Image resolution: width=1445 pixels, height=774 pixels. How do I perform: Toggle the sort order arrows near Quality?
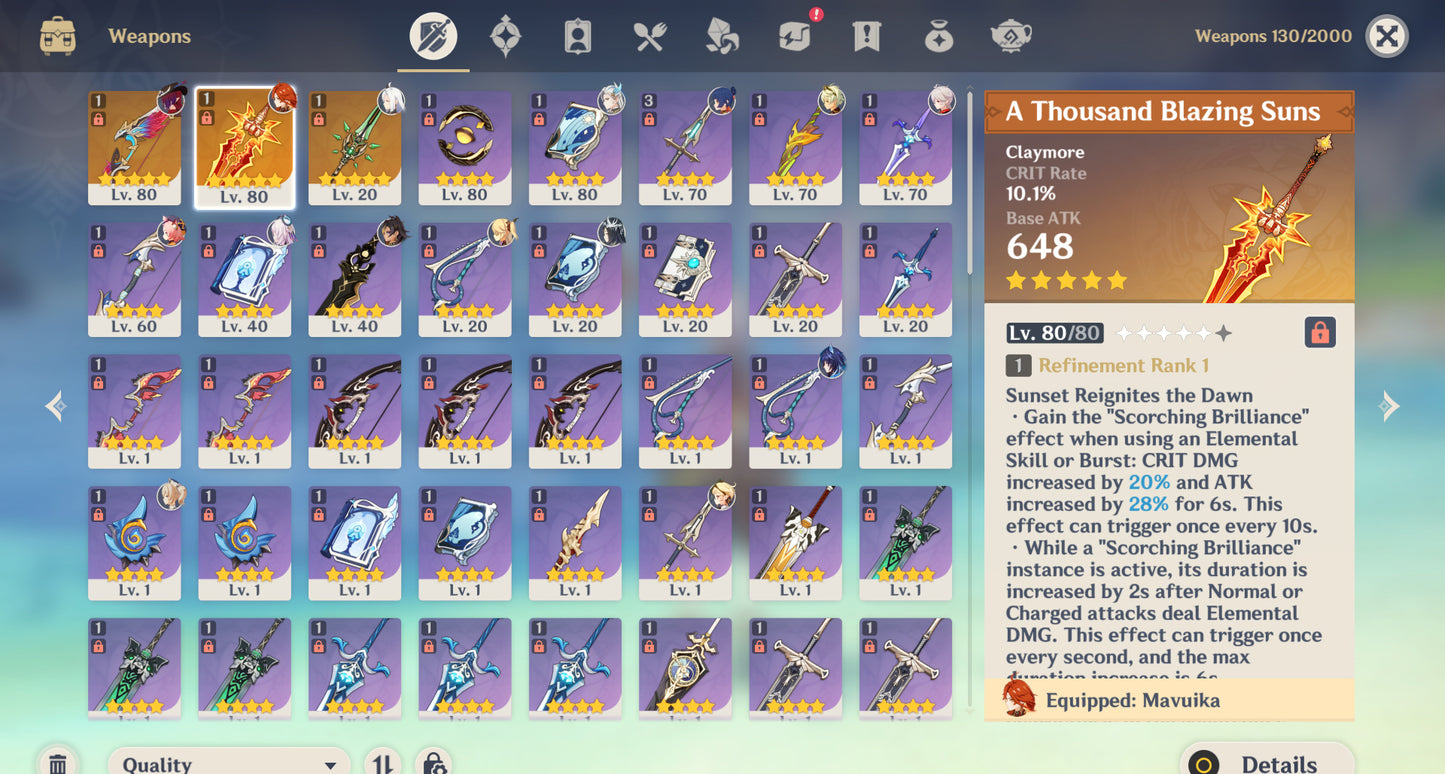[382, 762]
